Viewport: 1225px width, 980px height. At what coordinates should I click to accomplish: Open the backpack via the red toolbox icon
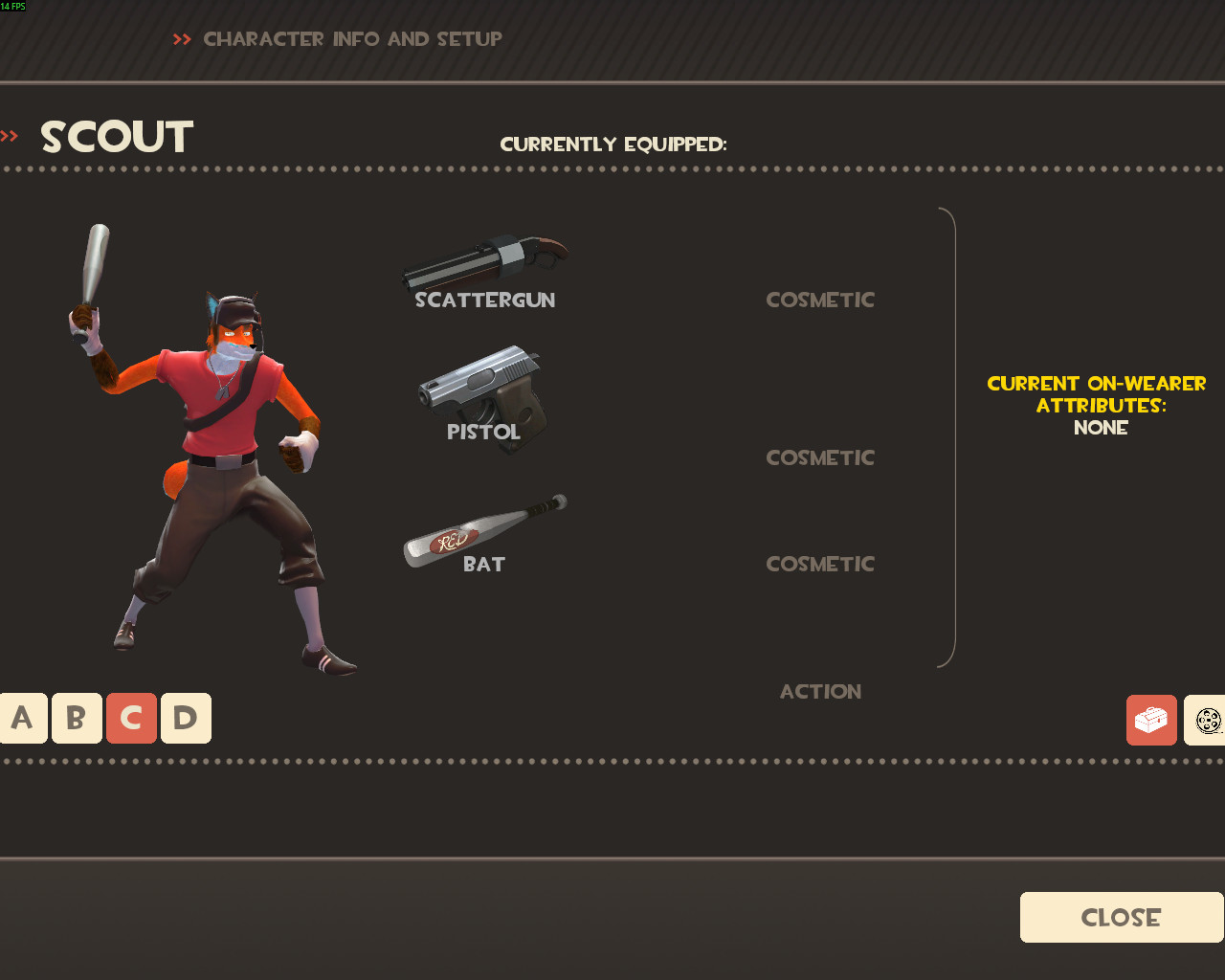pyautogui.click(x=1150, y=719)
